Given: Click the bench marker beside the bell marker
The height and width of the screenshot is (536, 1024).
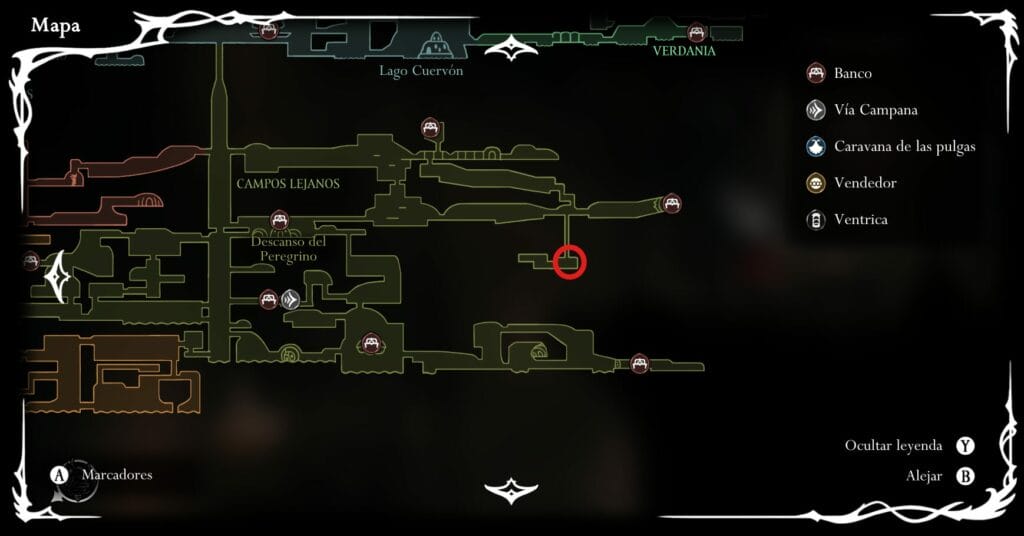Looking at the screenshot, I should click(268, 298).
